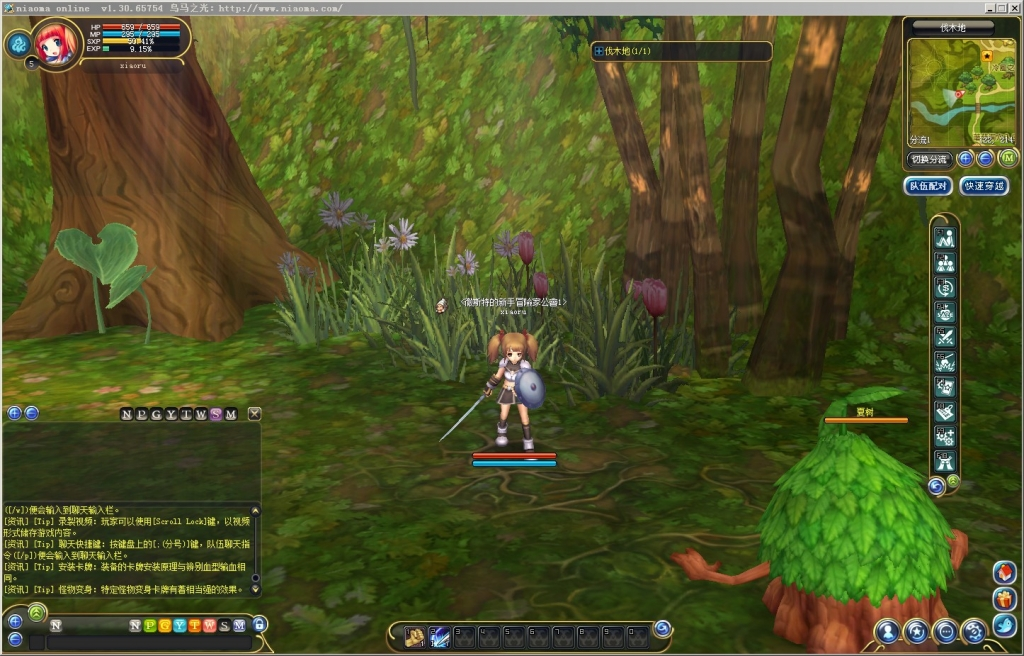The height and width of the screenshot is (656, 1024).
Task: Open the character silhouette menu button
Action: [x=887, y=631]
